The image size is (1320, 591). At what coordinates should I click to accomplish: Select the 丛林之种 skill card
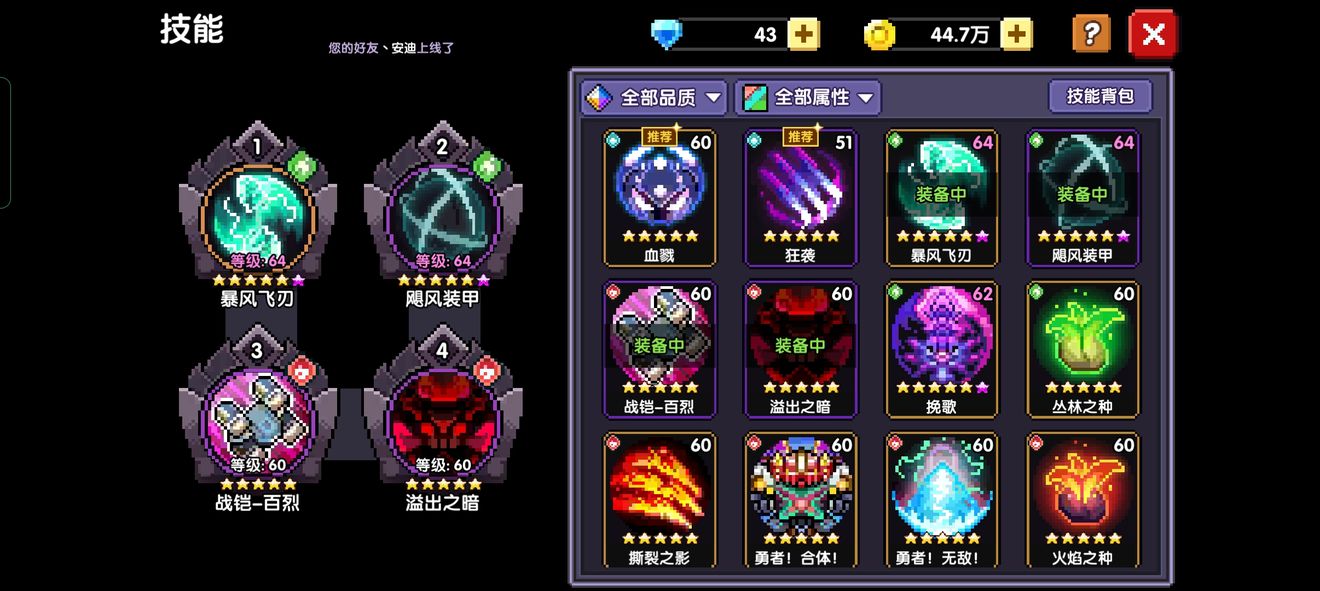click(x=1083, y=347)
